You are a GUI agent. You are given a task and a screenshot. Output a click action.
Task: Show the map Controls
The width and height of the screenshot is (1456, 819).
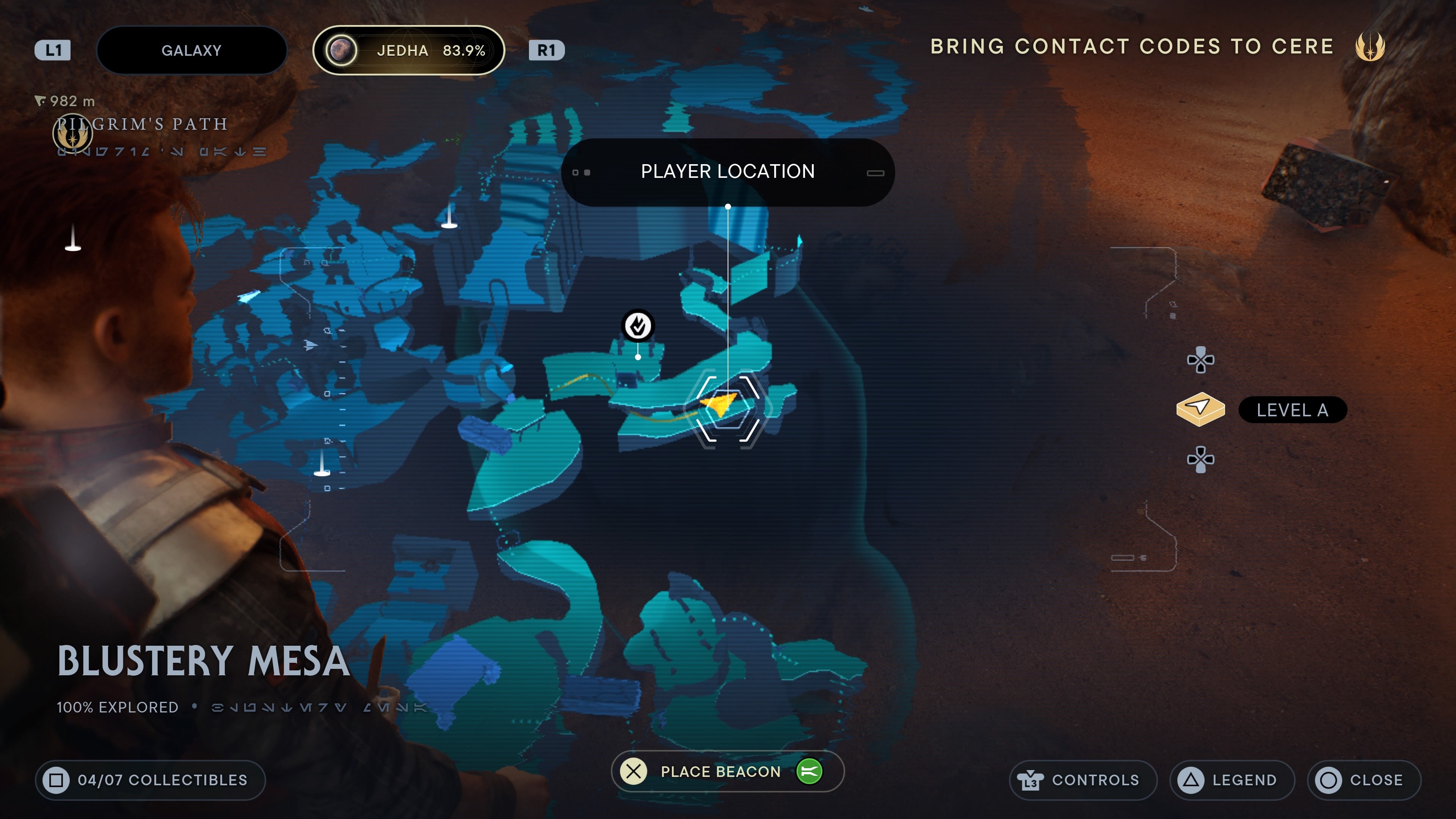(x=1083, y=780)
